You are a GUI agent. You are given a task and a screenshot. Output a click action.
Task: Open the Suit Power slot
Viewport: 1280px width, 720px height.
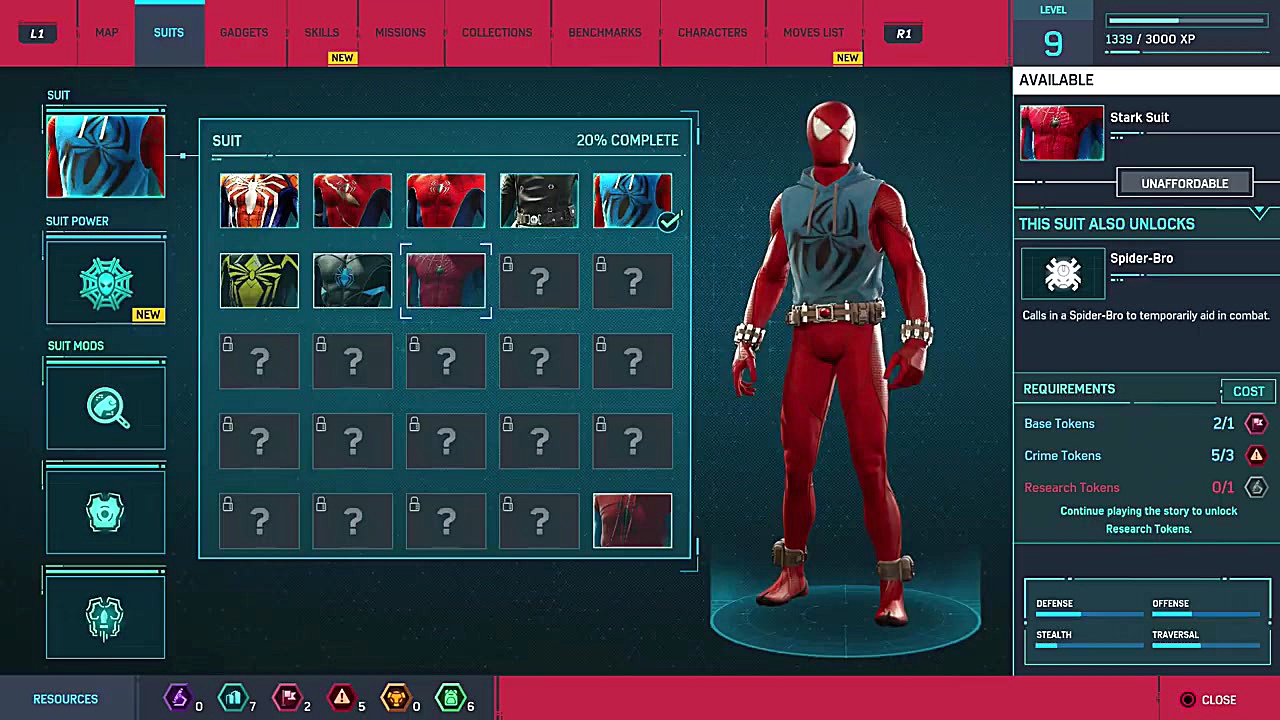(105, 283)
